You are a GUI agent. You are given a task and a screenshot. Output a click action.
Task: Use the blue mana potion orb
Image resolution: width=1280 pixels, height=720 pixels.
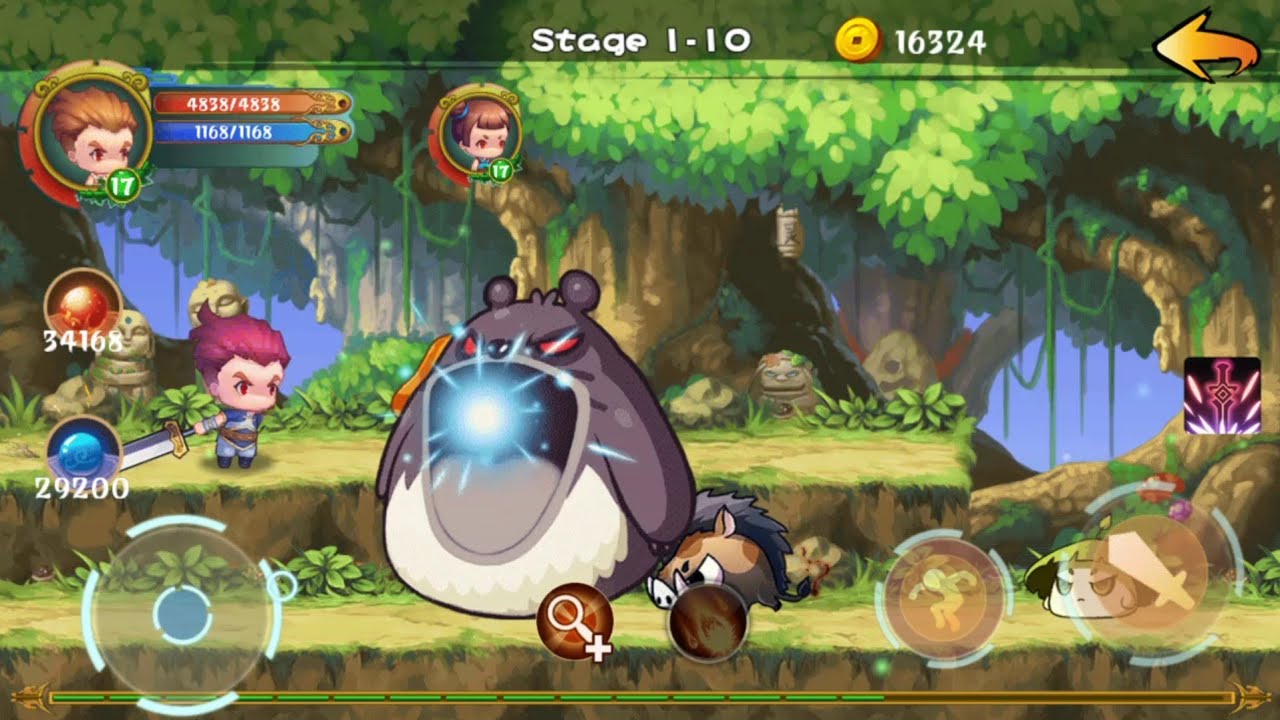point(83,452)
